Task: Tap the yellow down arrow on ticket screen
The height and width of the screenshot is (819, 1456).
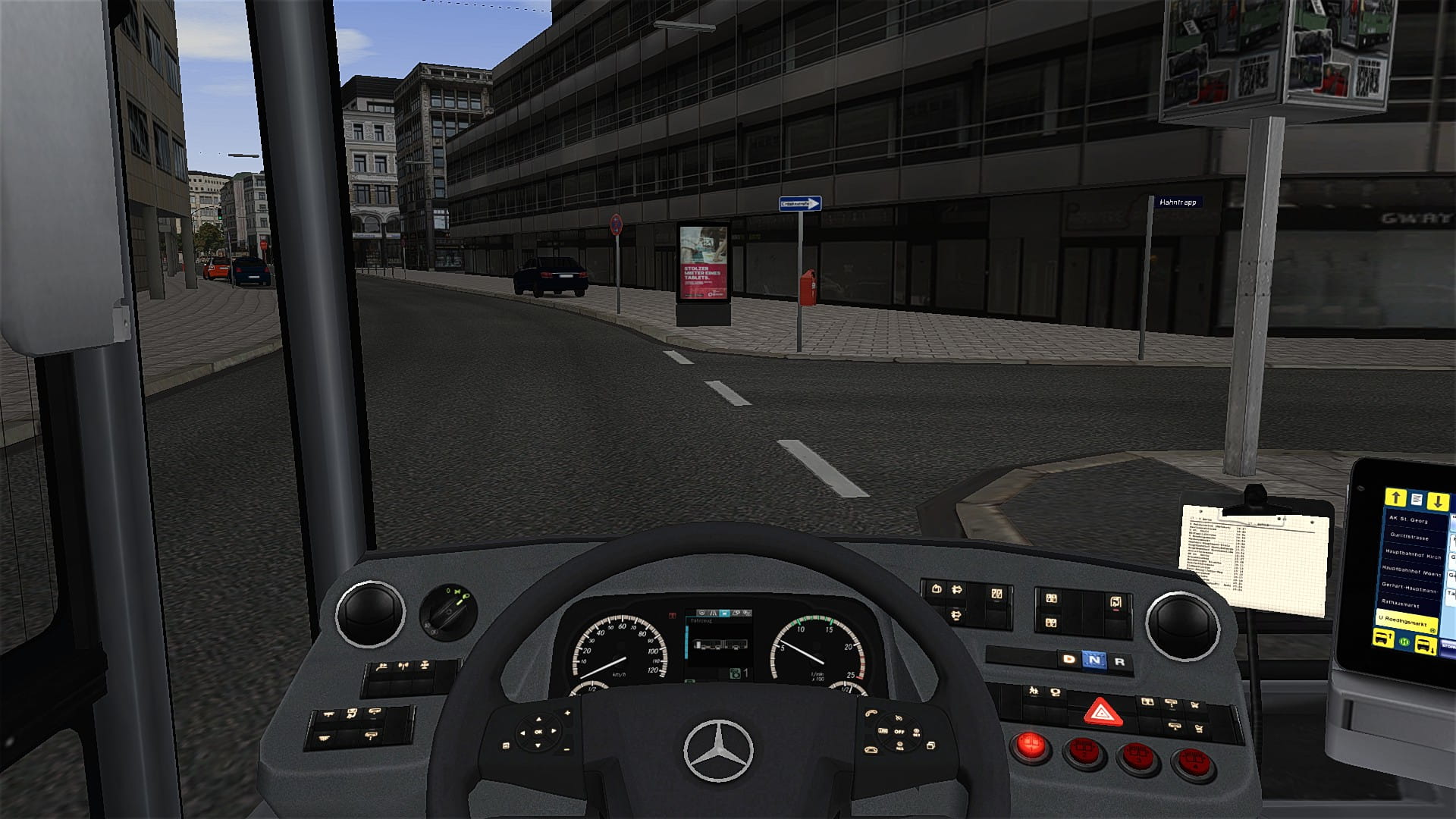Action: (1438, 501)
